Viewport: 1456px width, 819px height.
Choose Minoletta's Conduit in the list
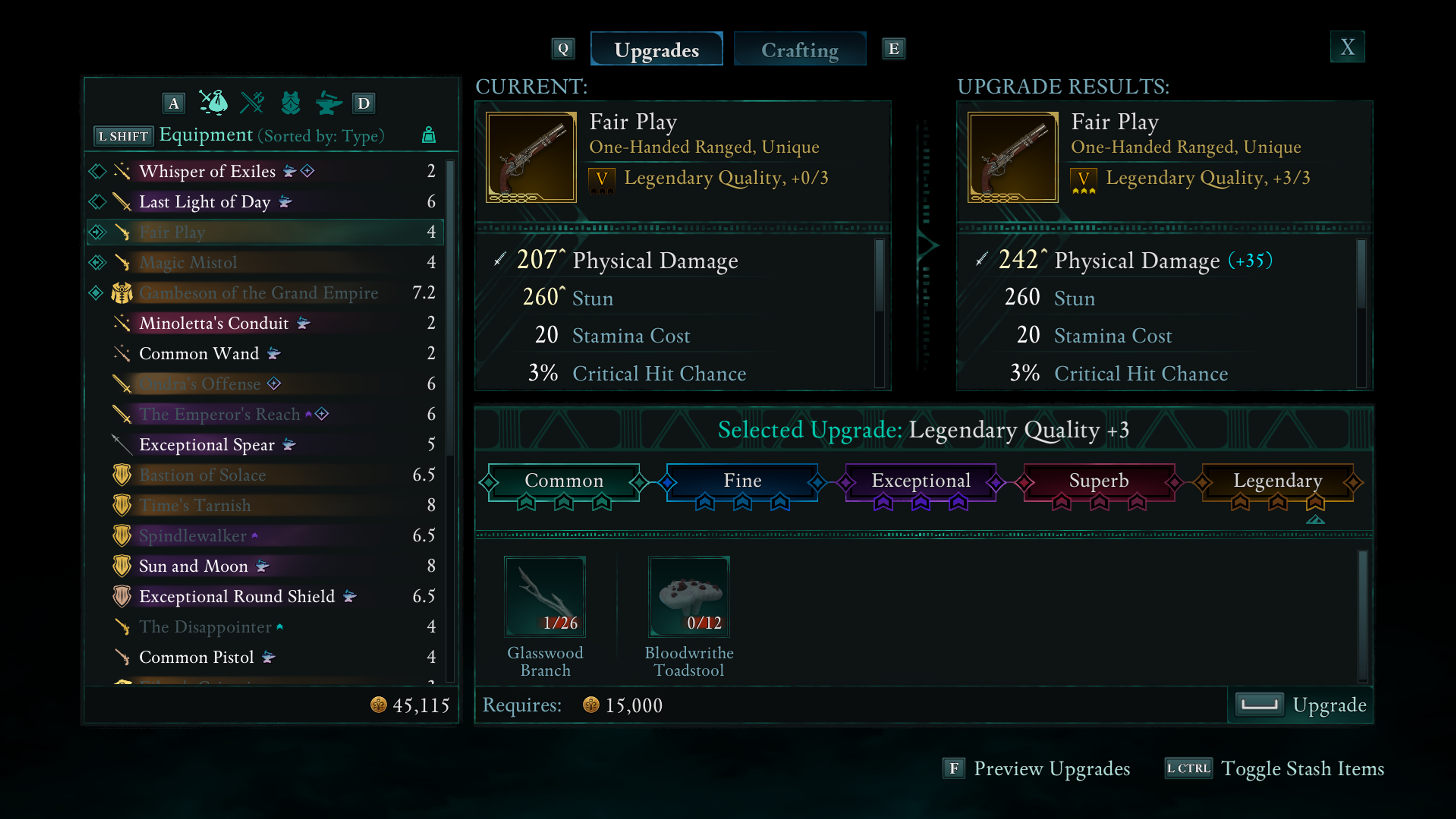tap(213, 323)
